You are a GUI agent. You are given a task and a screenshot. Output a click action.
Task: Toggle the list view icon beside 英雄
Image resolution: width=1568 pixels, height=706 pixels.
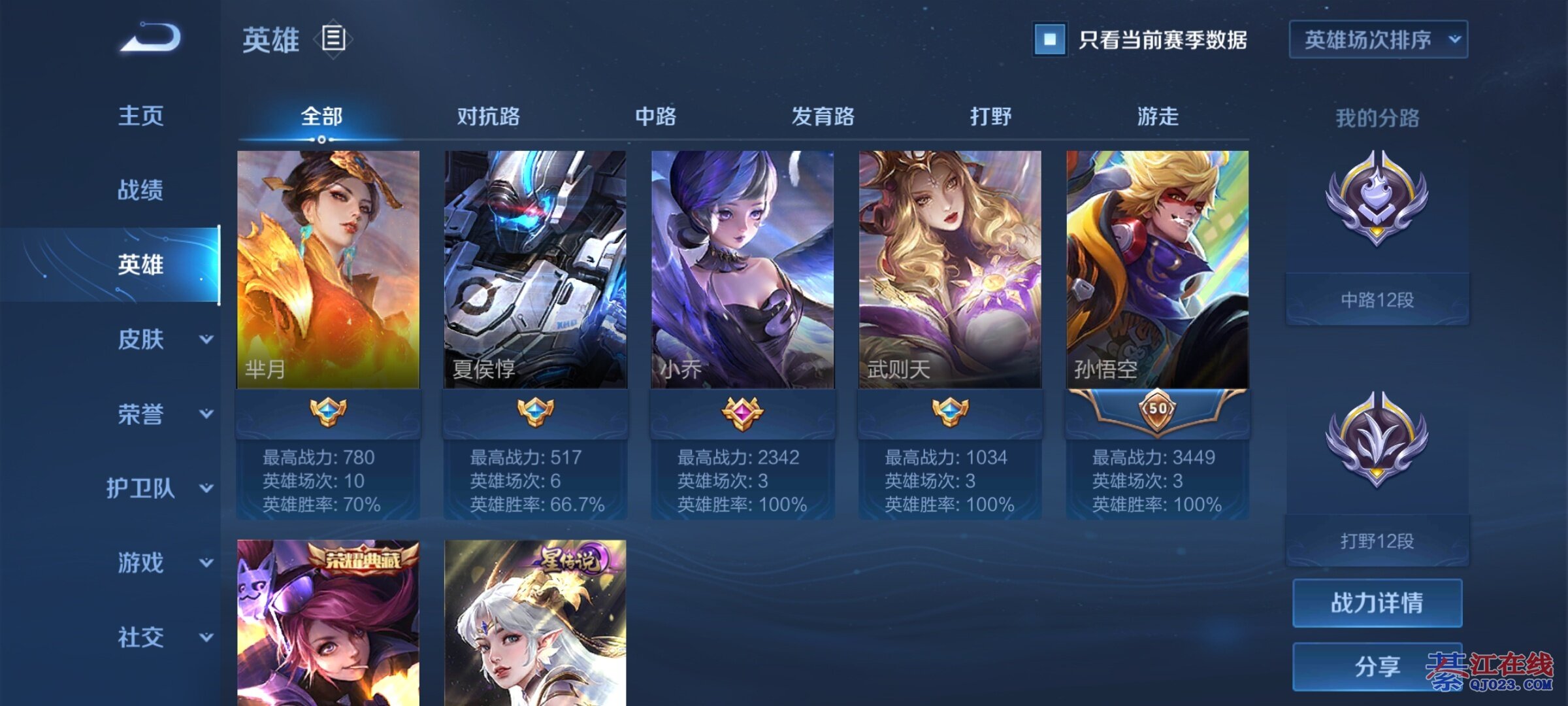pos(333,39)
